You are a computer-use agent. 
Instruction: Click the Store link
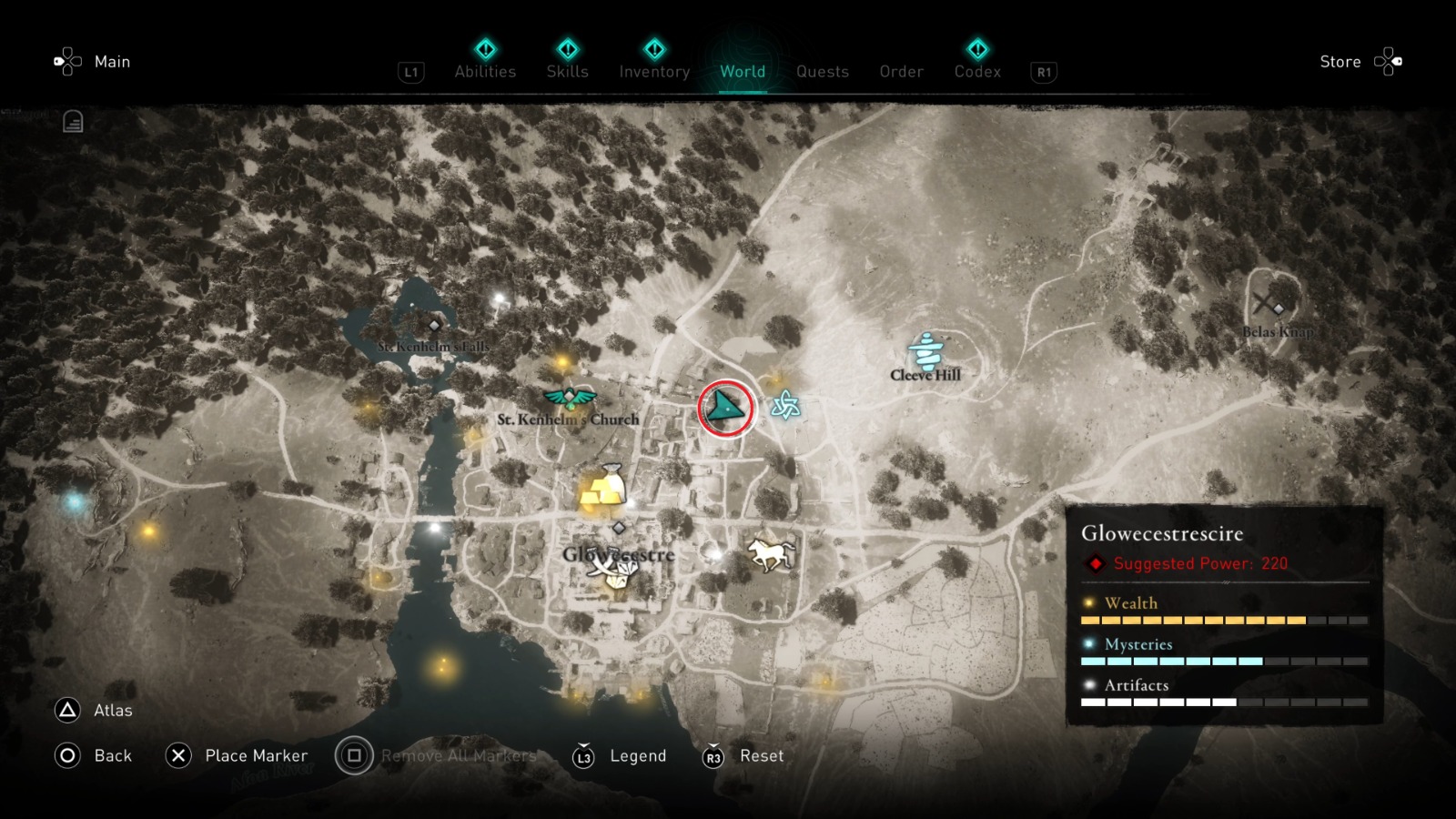1340,62
